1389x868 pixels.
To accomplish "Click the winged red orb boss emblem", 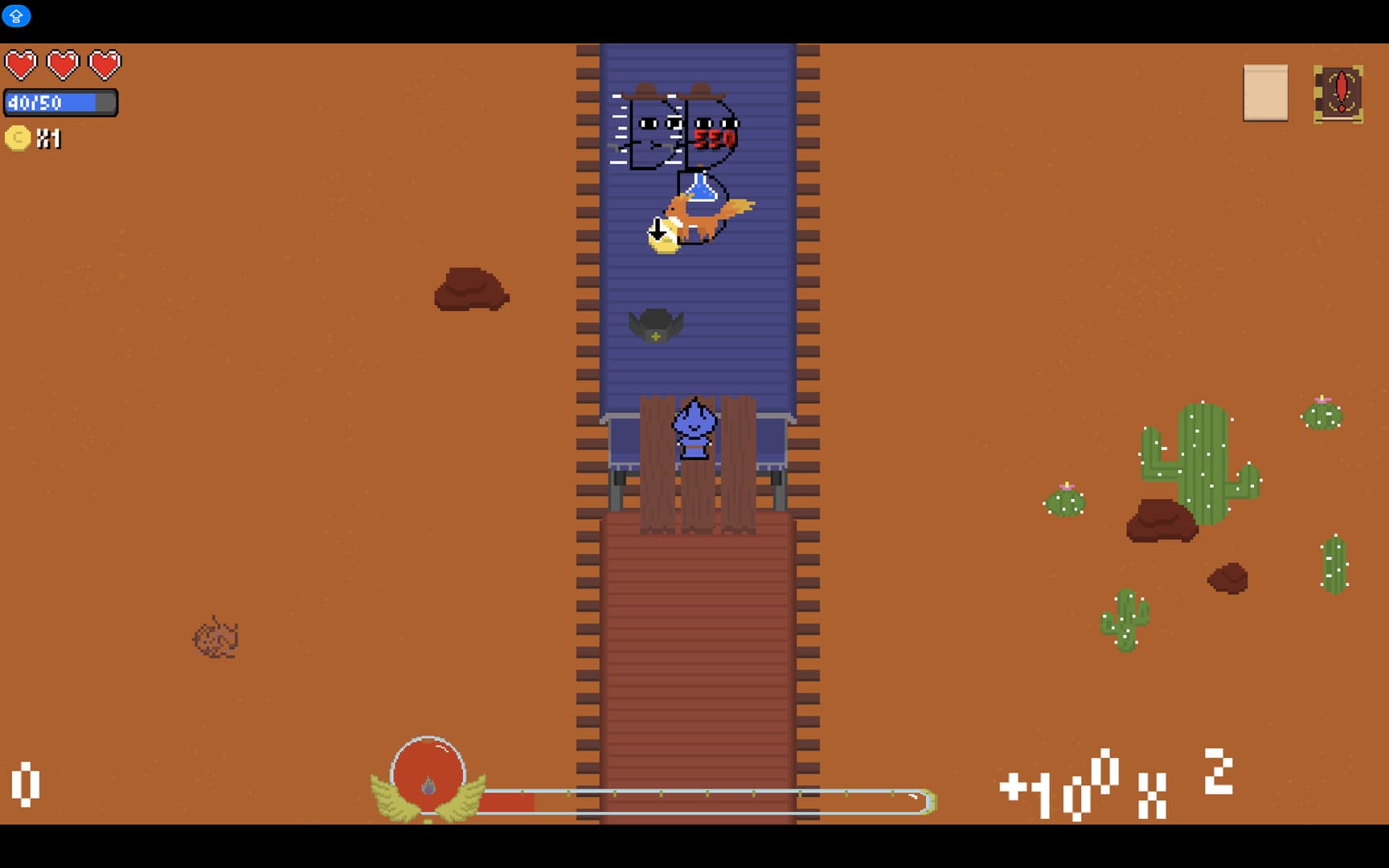I will (429, 774).
